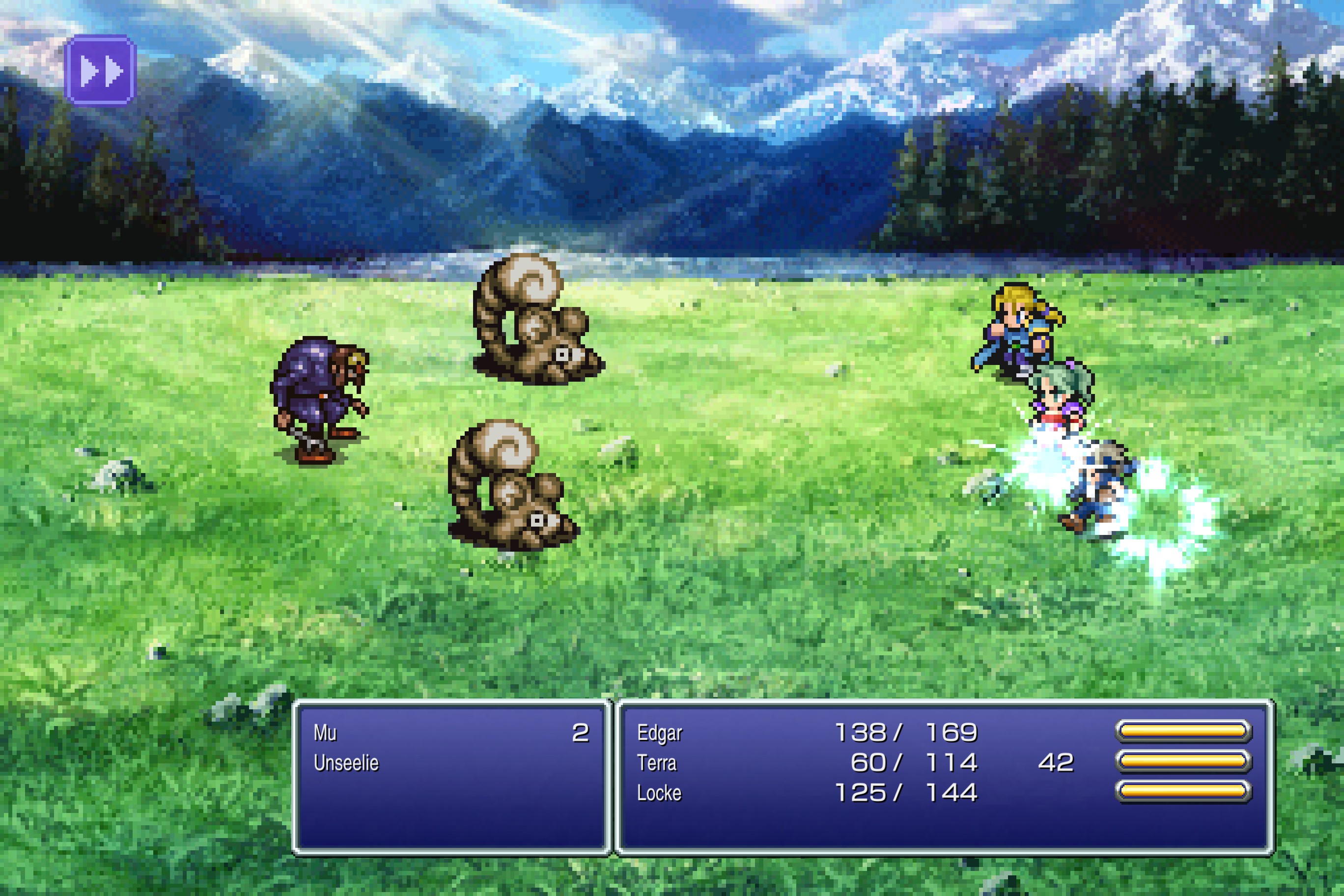Select Edgar's party status row
The height and width of the screenshot is (896, 1344).
[x=659, y=732]
